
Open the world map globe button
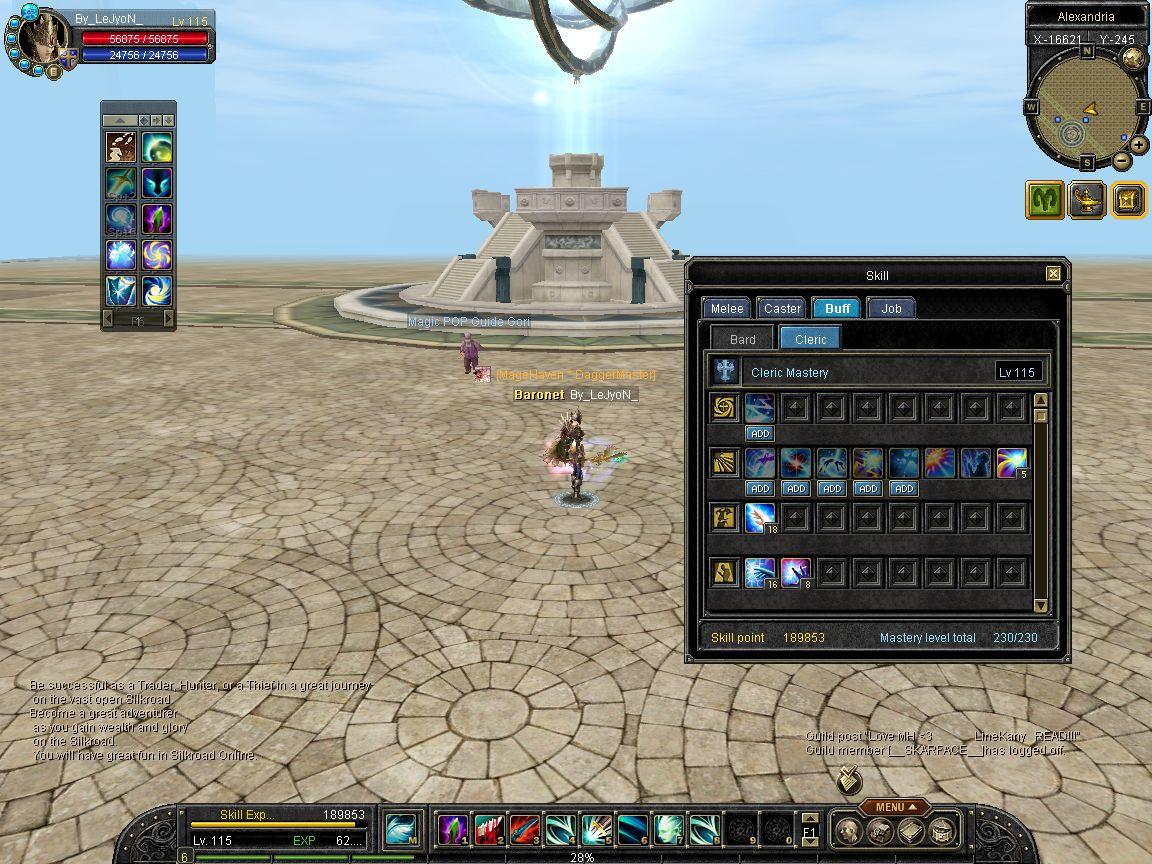[x=1134, y=59]
